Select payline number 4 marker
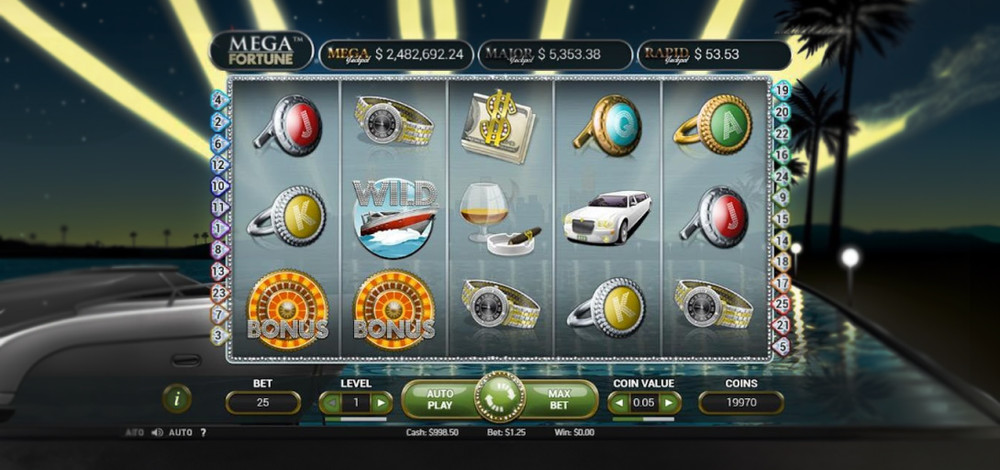Screen dimensions: 1000x470 (x=218, y=99)
